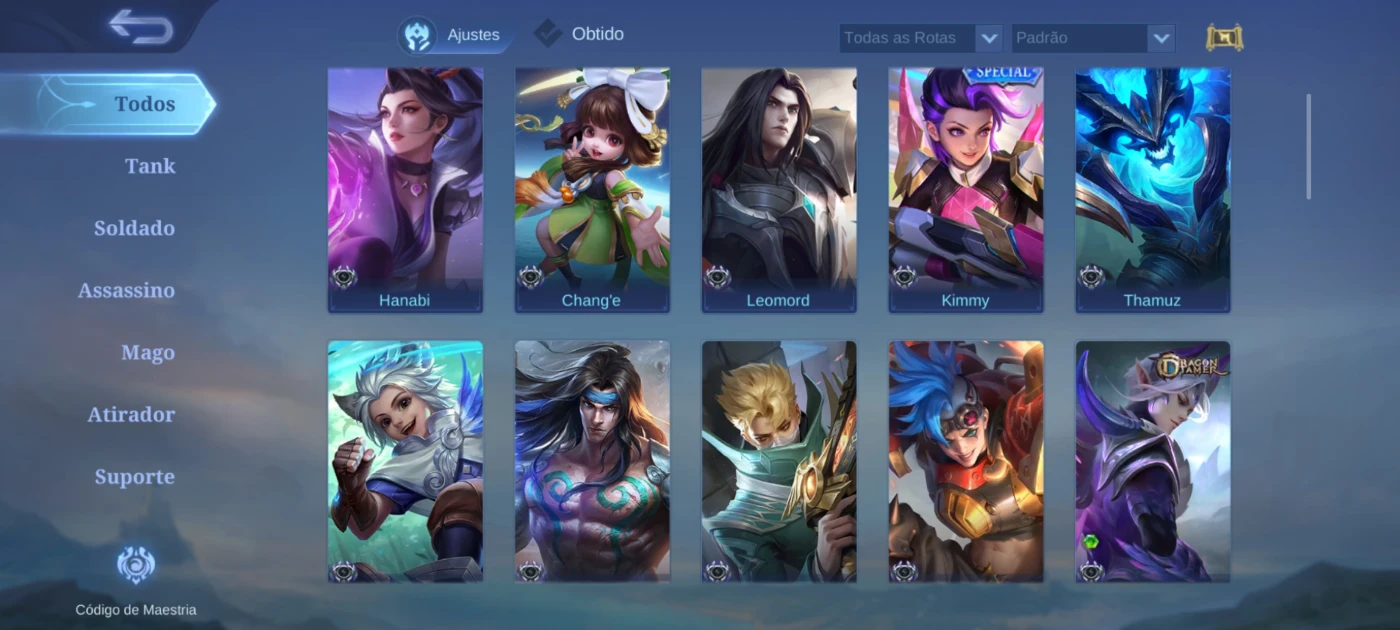Click the golden scroll icon
The image size is (1400, 630).
[1224, 38]
